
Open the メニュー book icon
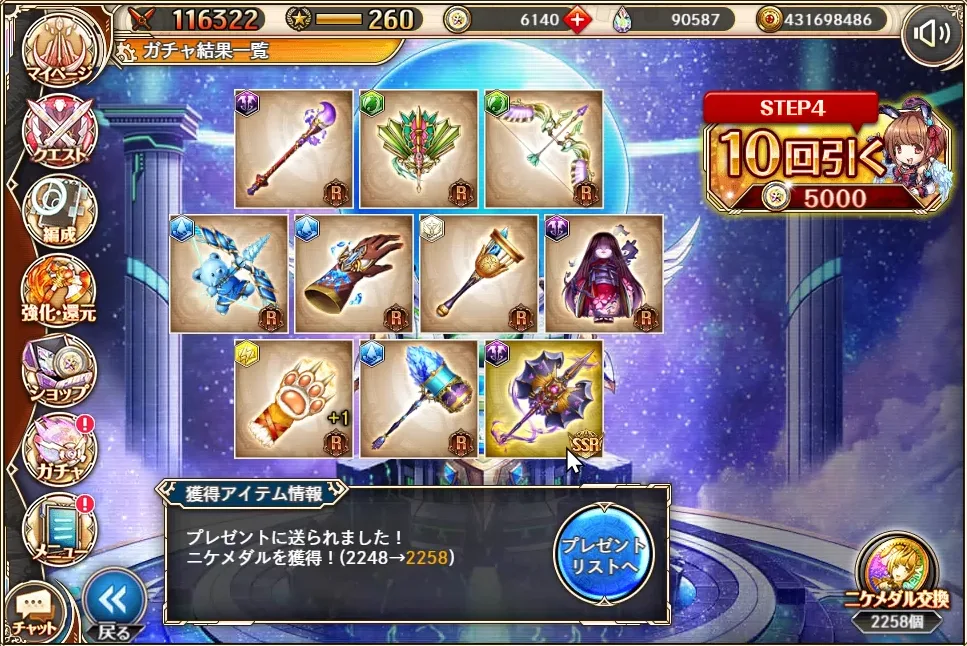click(x=58, y=528)
